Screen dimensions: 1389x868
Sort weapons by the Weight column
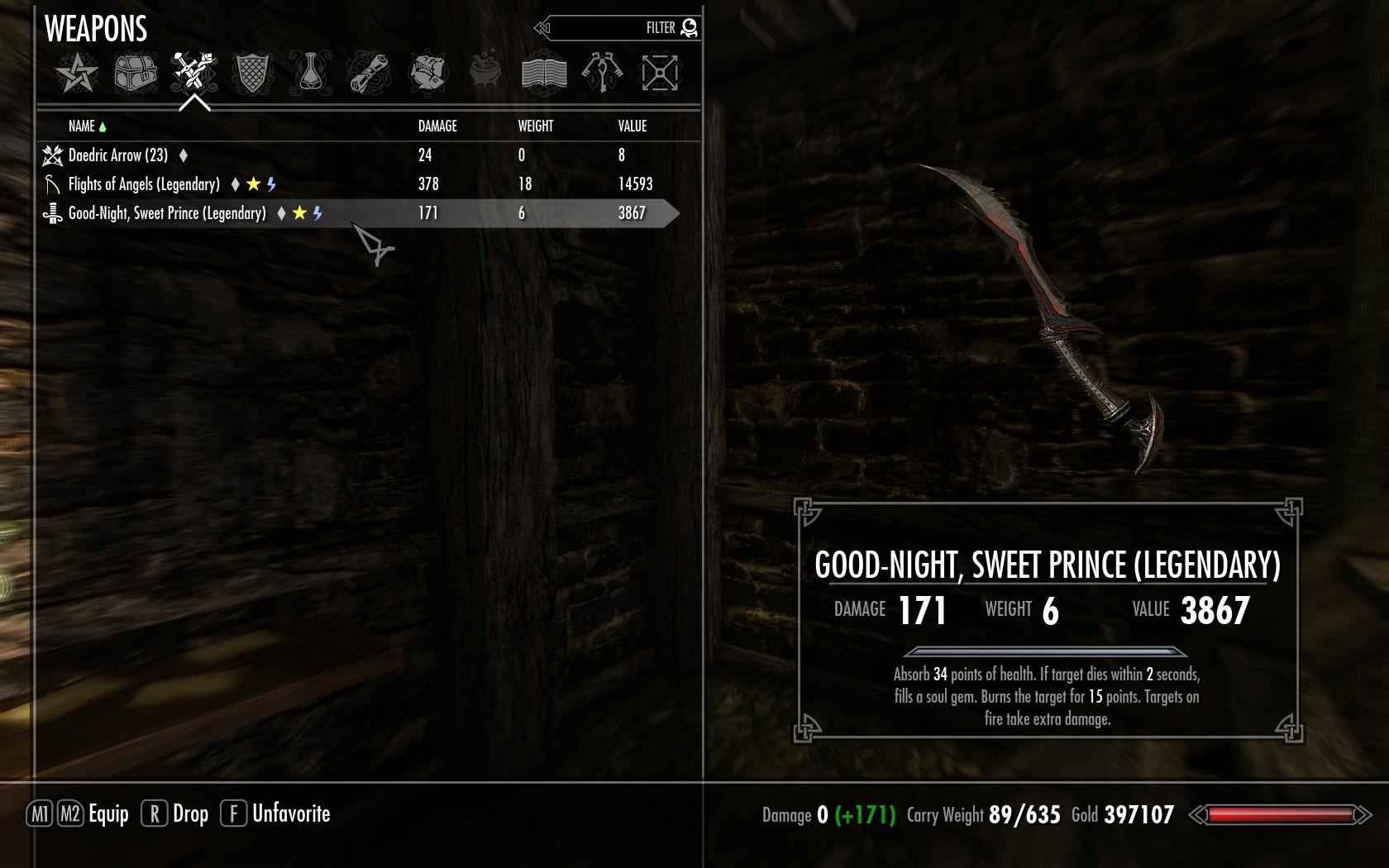(x=536, y=126)
